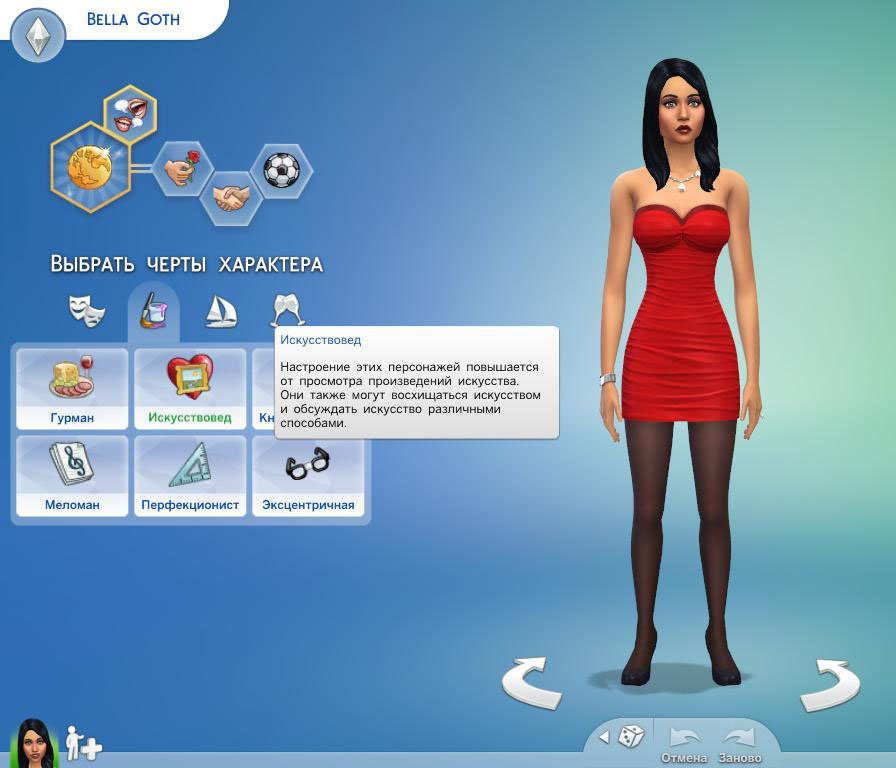Select the soccer ball trait hexagon

point(281,170)
